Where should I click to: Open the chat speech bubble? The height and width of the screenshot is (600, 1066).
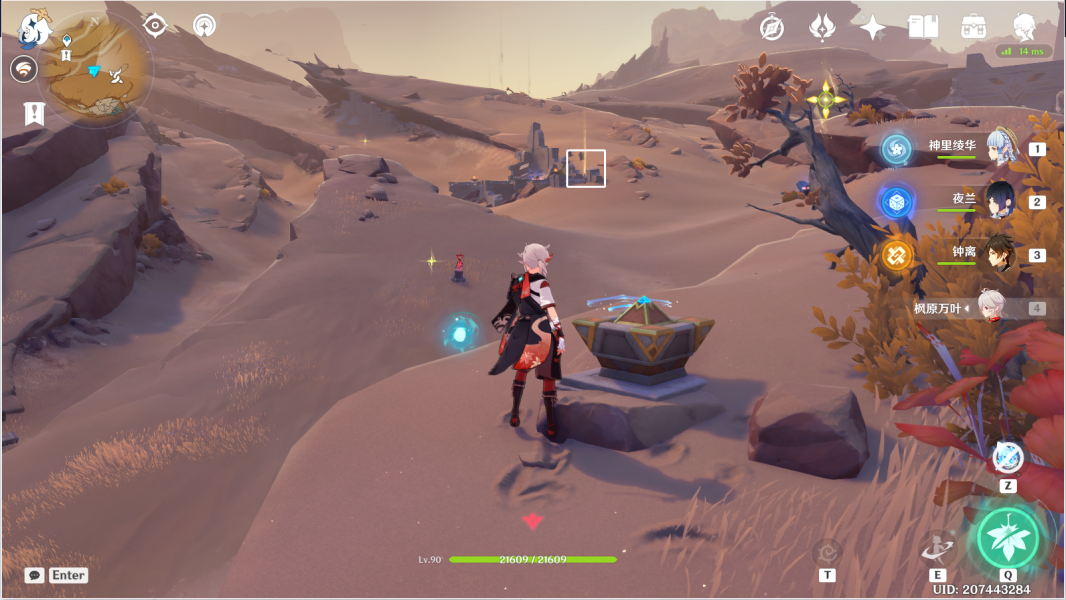tap(35, 575)
